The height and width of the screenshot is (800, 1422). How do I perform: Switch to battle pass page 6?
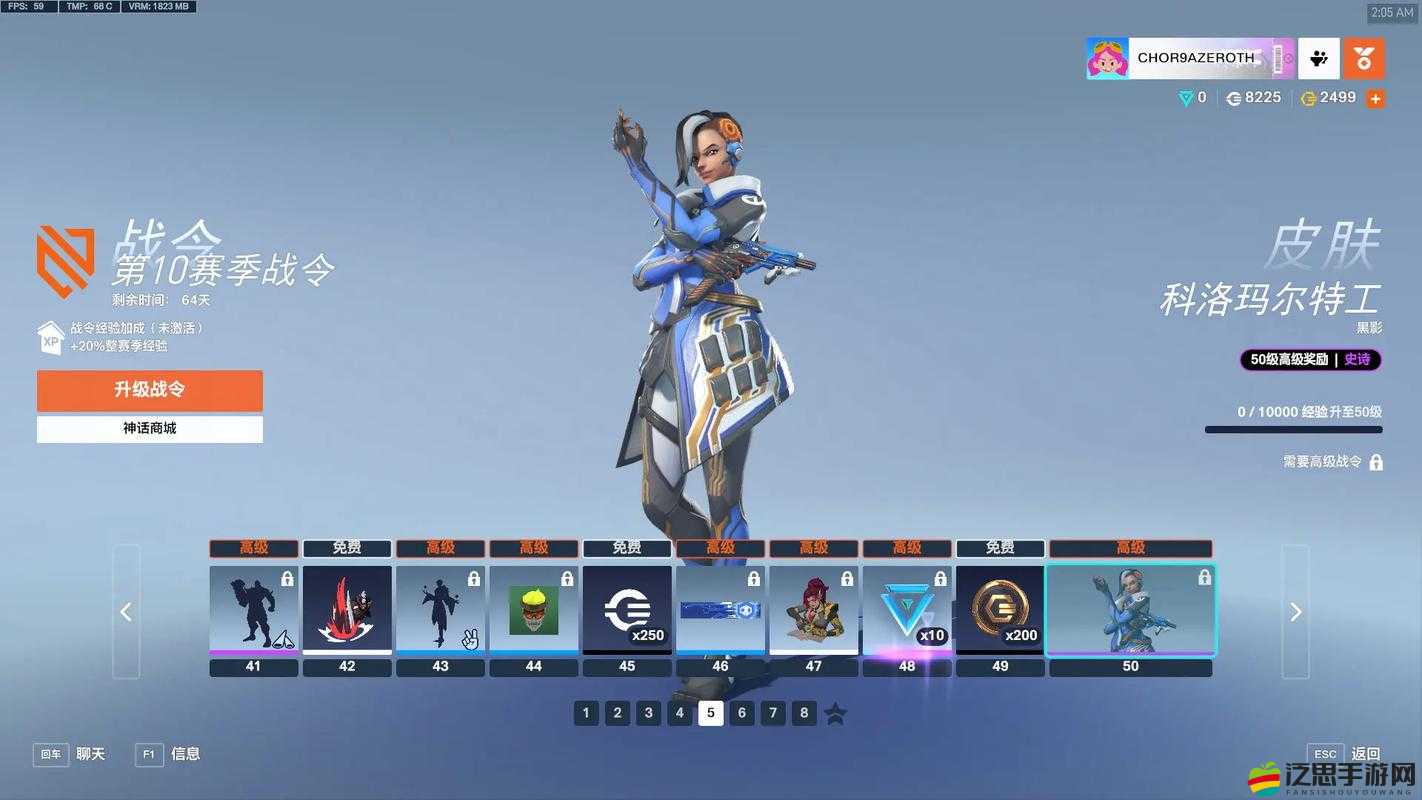pyautogui.click(x=742, y=713)
